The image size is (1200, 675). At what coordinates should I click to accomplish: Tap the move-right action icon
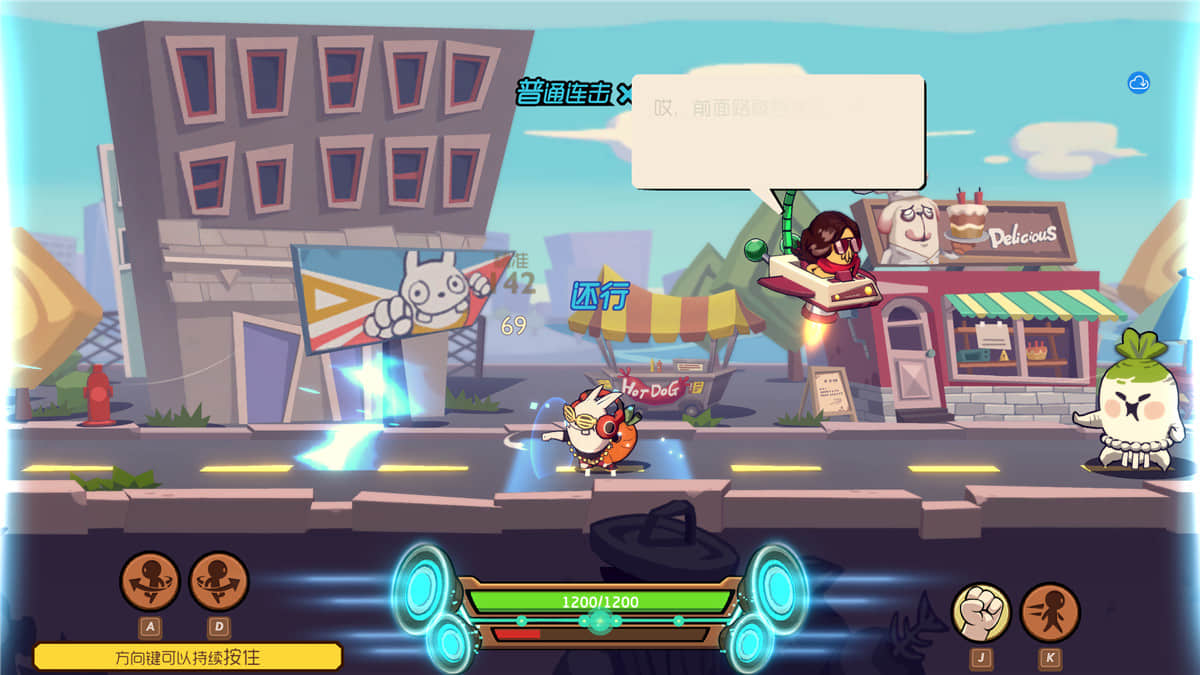[x=219, y=581]
